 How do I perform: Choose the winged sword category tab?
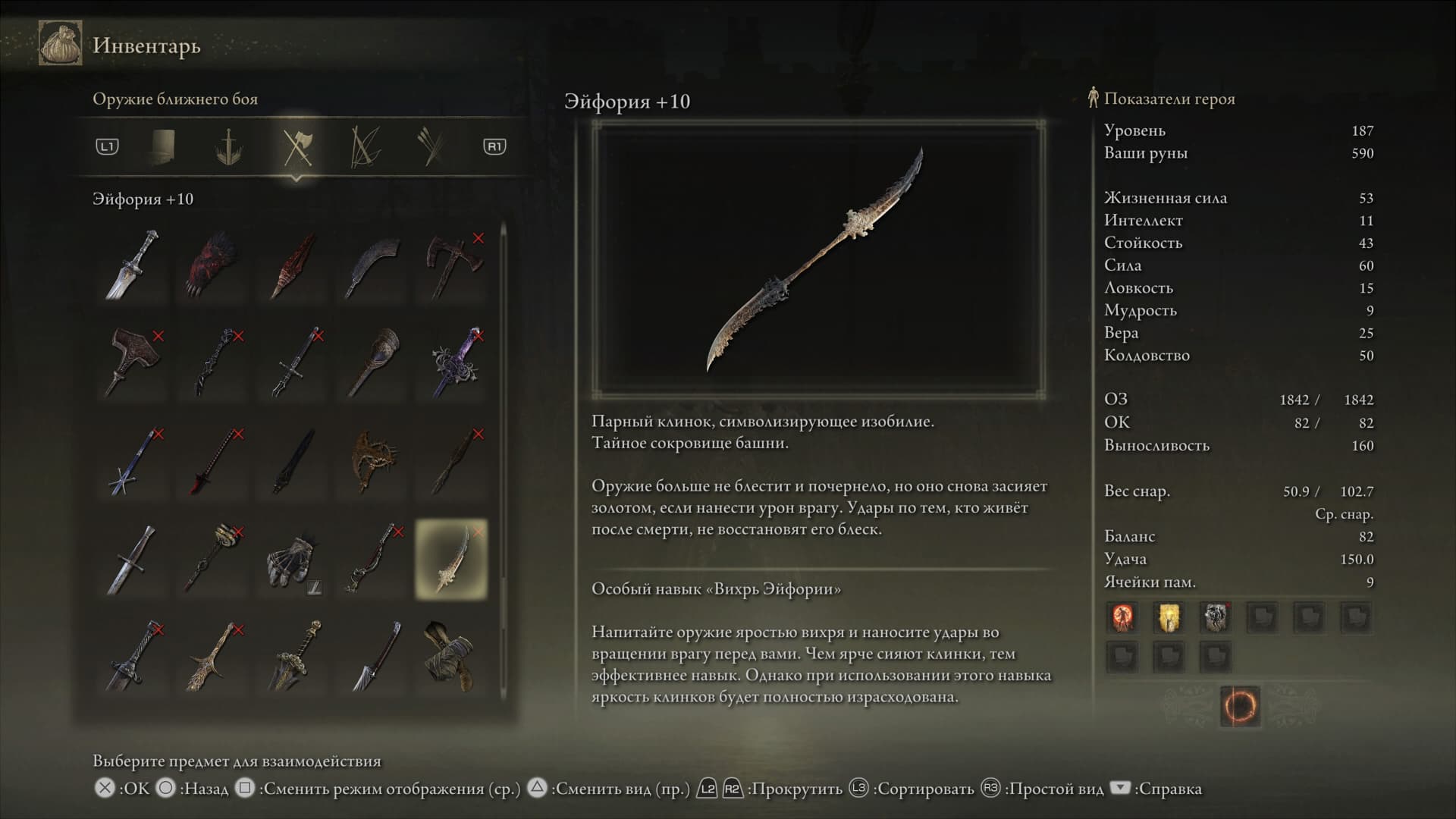pos(228,146)
